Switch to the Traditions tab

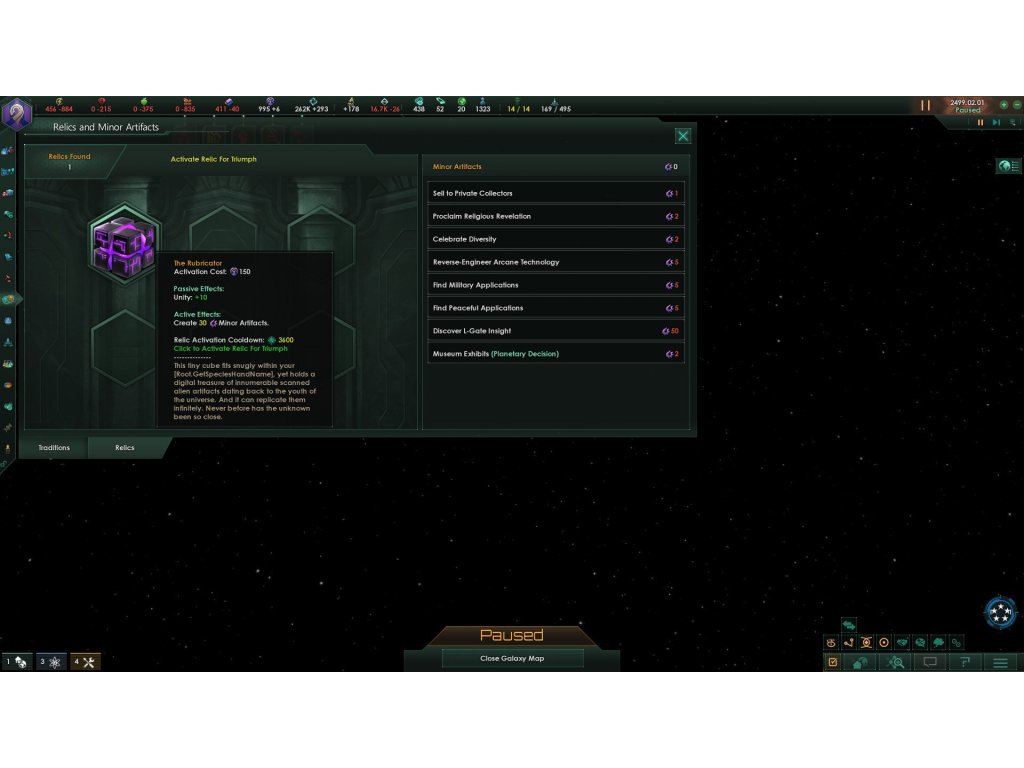(54, 448)
